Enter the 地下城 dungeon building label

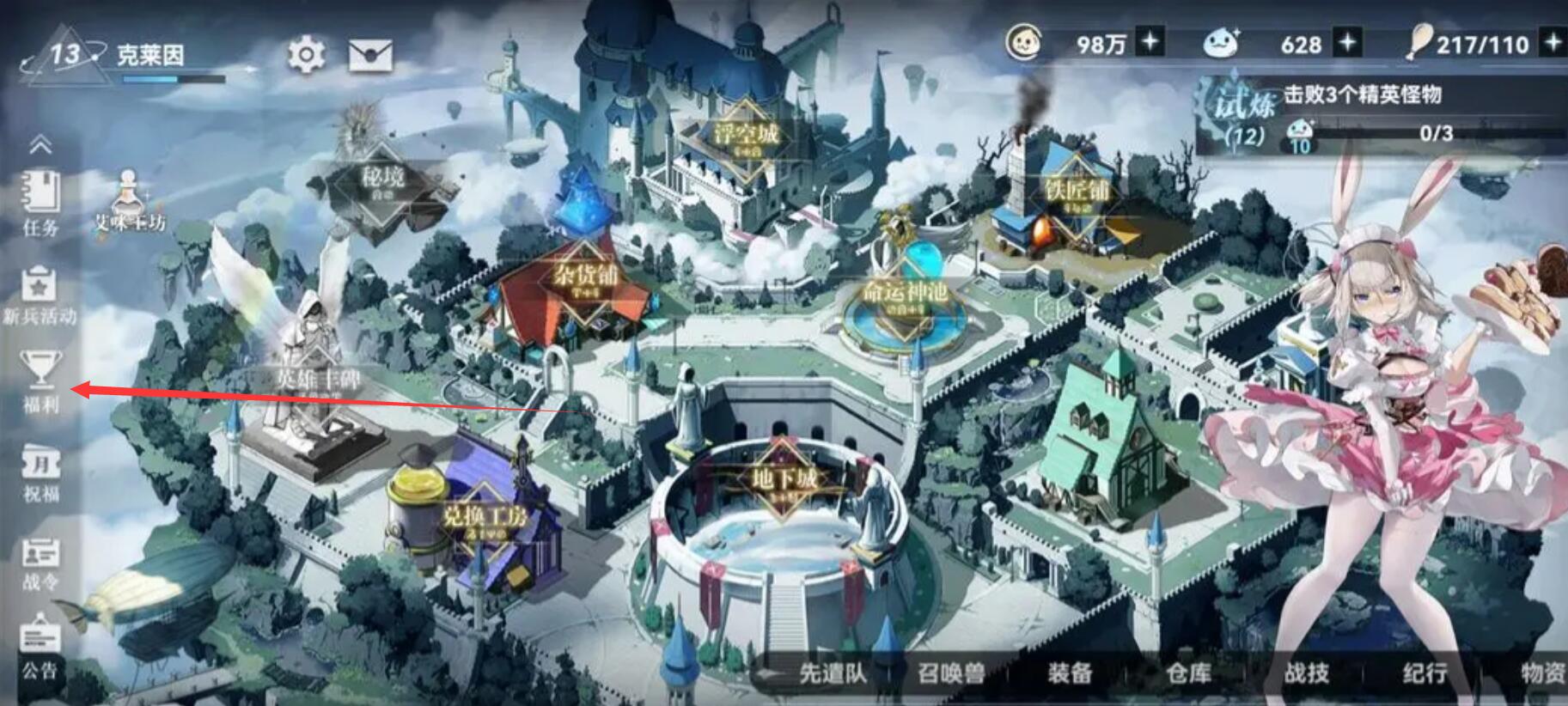(783, 478)
